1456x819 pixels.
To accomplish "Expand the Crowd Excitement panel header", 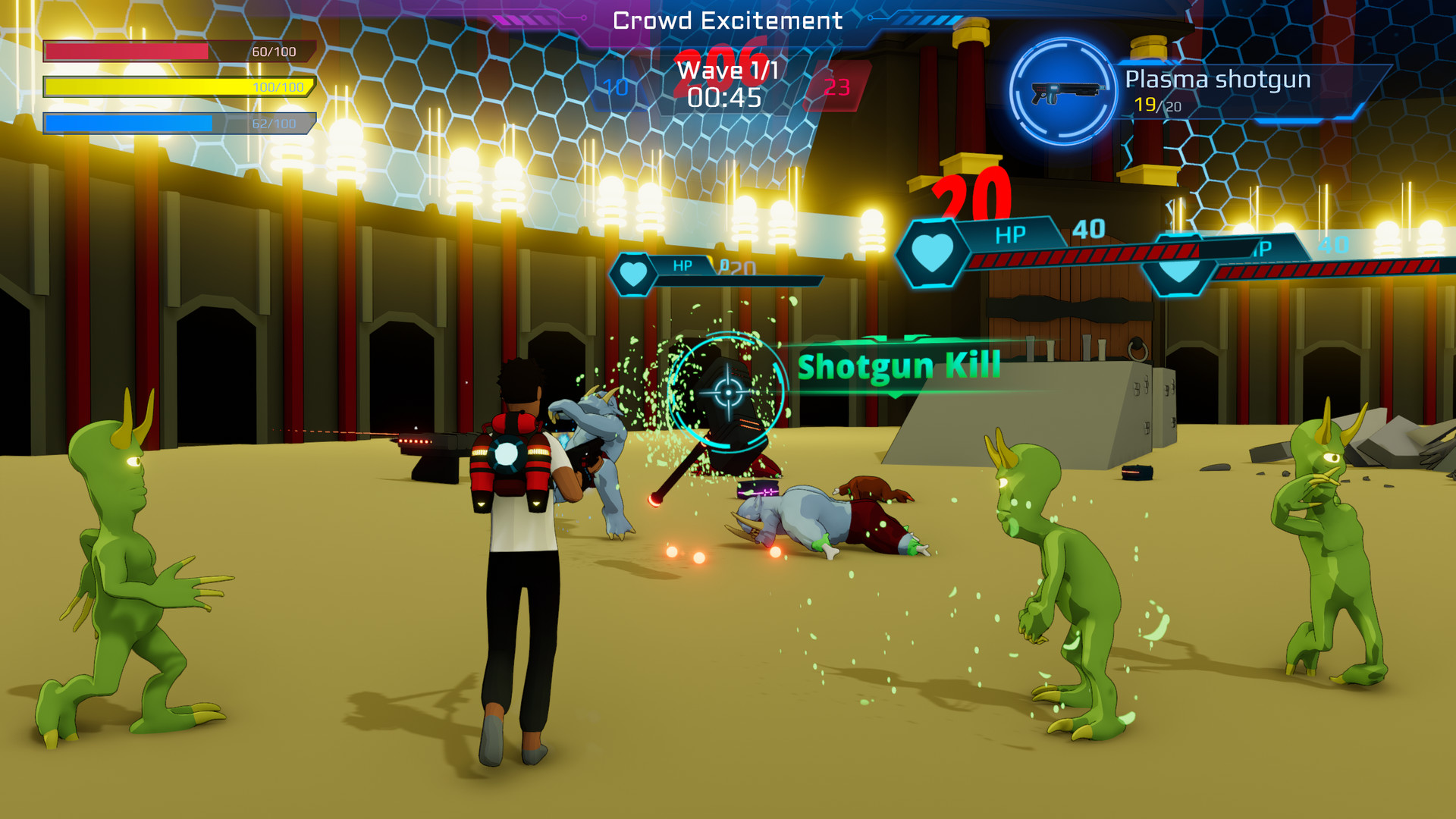I will coord(727,20).
